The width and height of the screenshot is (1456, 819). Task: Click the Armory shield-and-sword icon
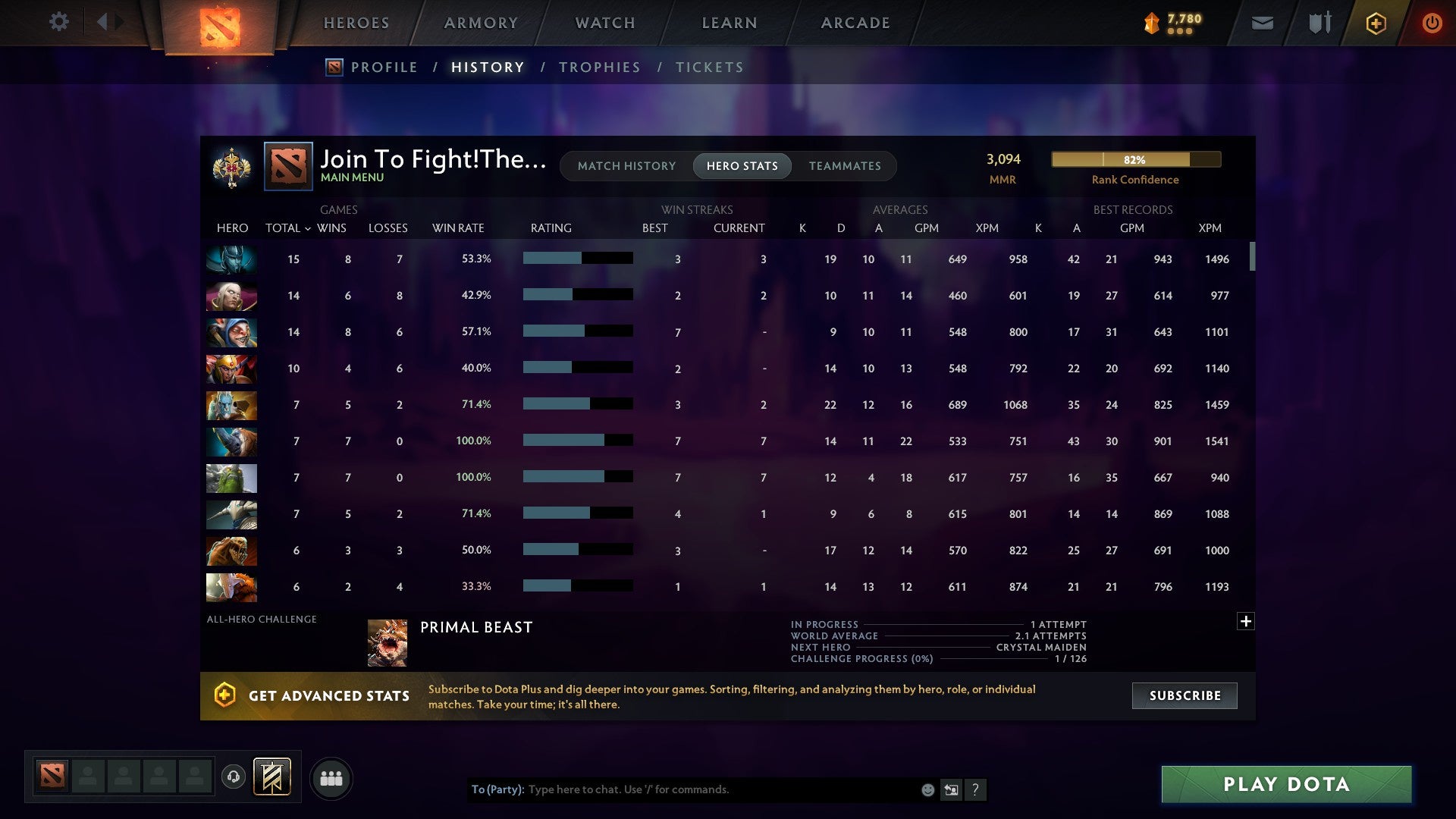point(1319,23)
